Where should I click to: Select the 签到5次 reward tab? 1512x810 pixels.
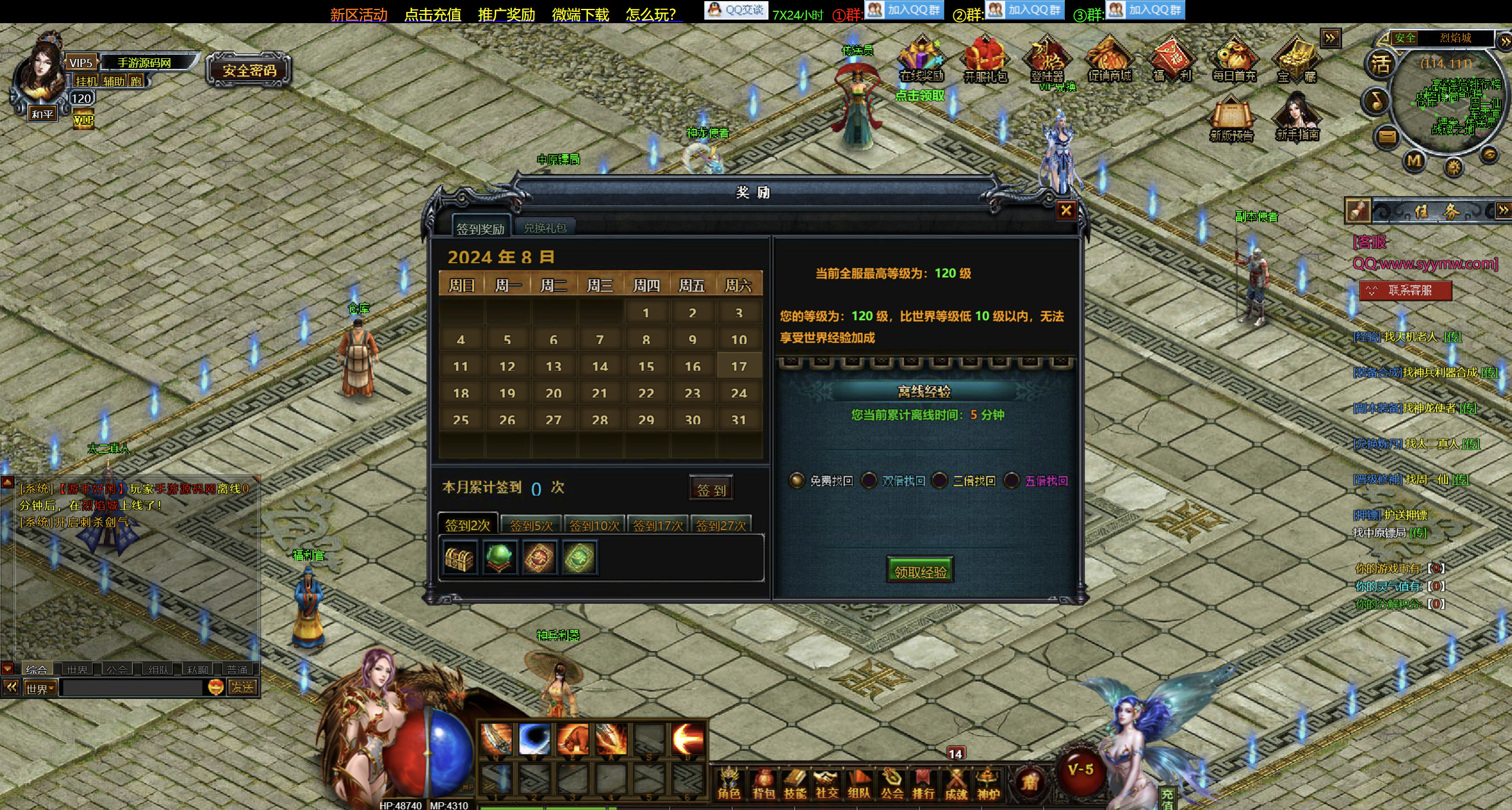point(531,526)
